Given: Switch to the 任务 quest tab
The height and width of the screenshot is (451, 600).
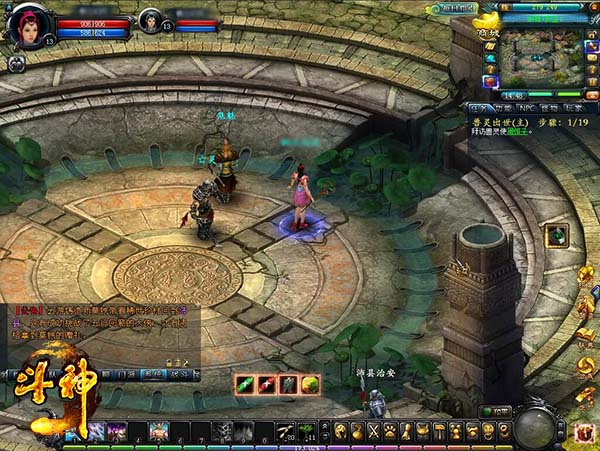Looking at the screenshot, I should pos(478,106).
